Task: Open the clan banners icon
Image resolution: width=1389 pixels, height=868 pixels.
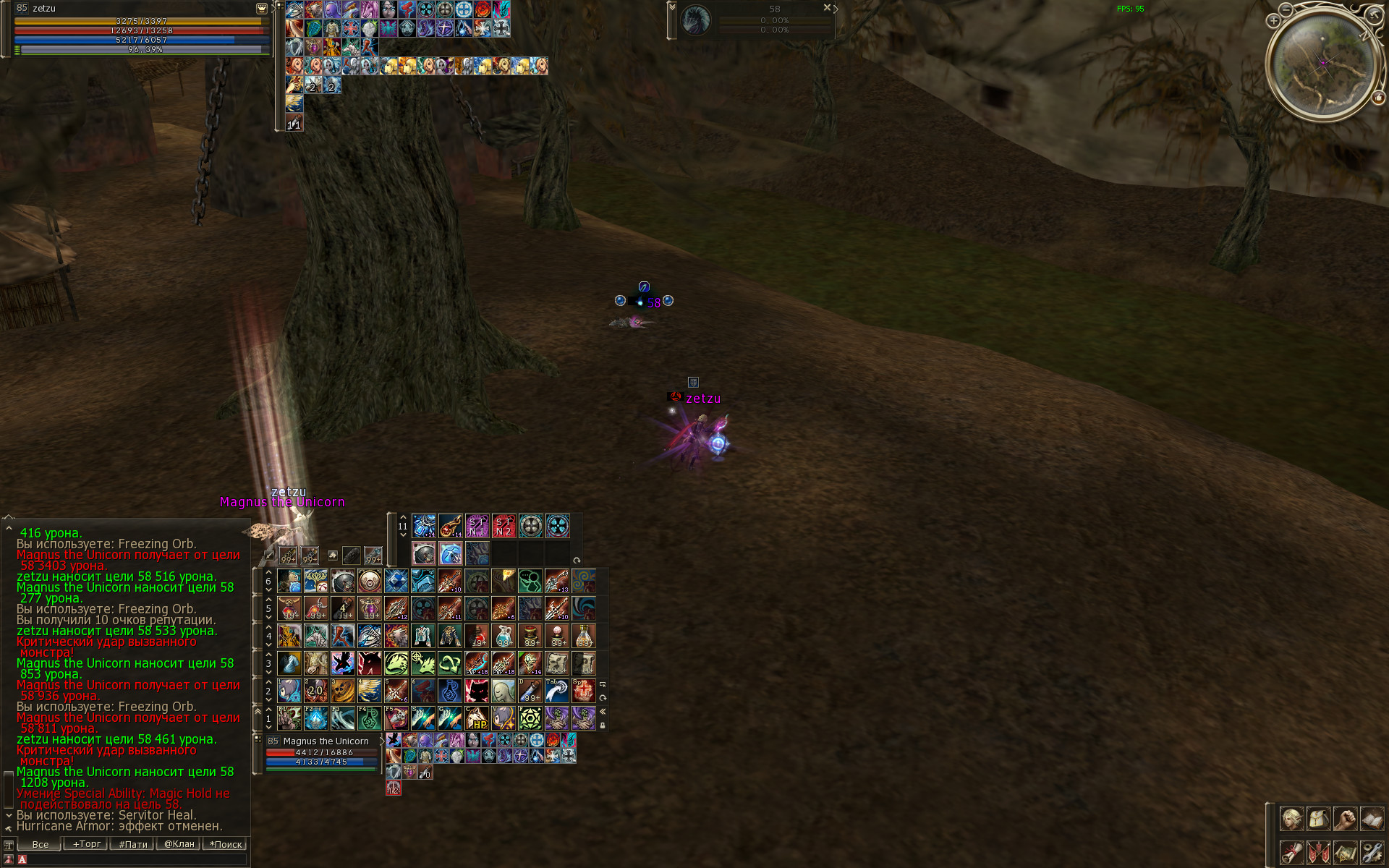Action: (x=1318, y=851)
